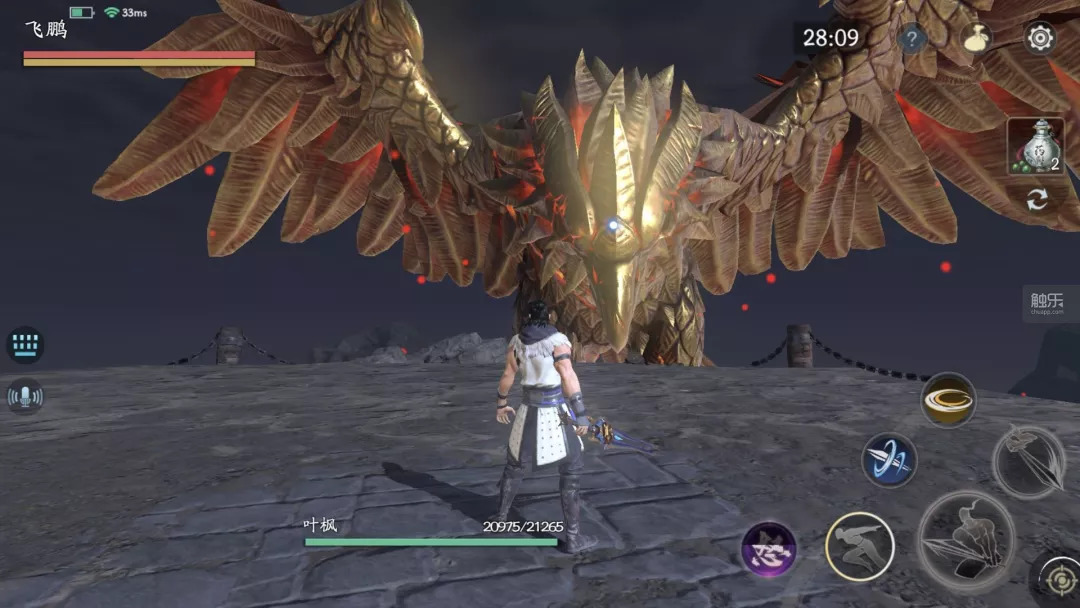This screenshot has height=608, width=1080.
Task: Show help with the question mark icon
Action: [912, 40]
